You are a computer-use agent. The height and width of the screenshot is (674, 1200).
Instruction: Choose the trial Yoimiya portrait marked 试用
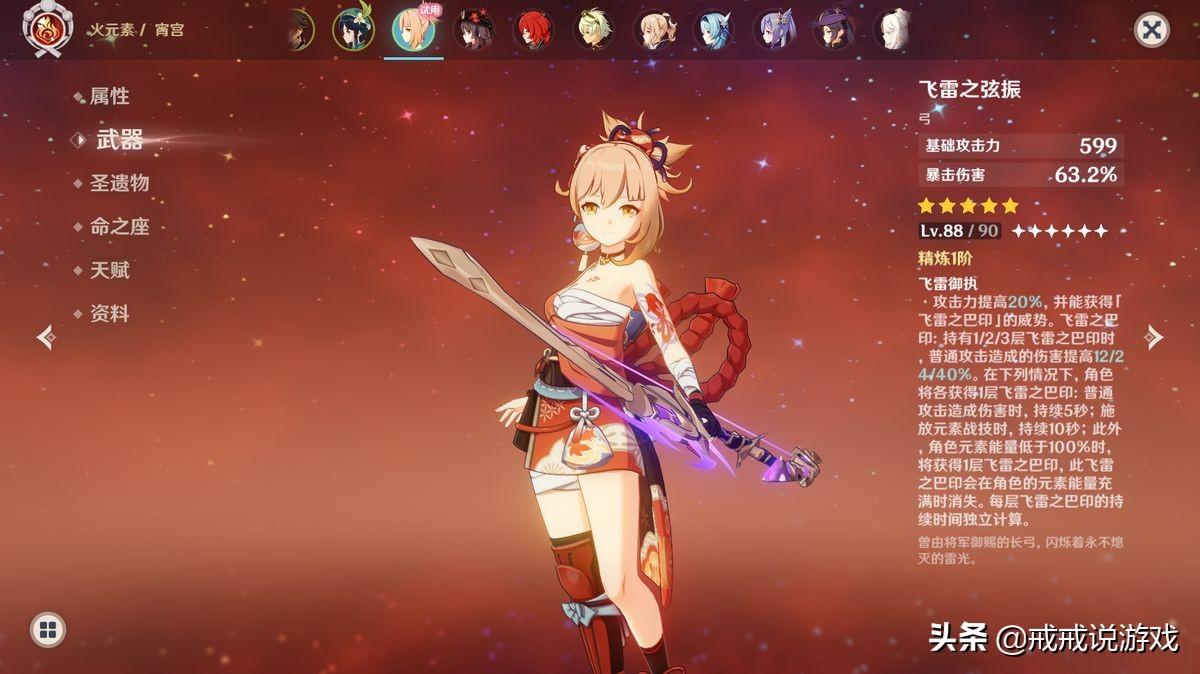[413, 30]
